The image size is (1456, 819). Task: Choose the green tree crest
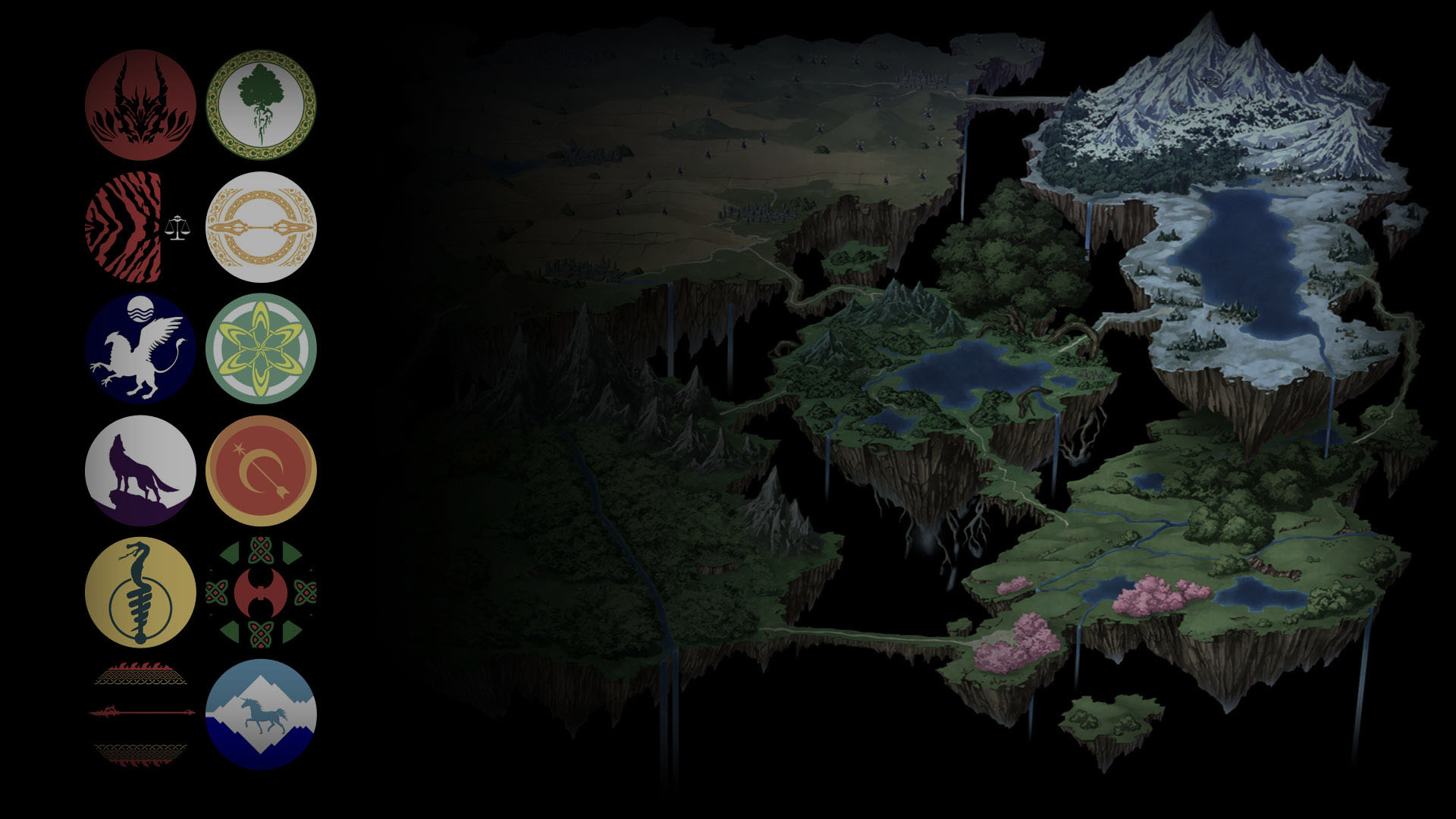(x=261, y=105)
